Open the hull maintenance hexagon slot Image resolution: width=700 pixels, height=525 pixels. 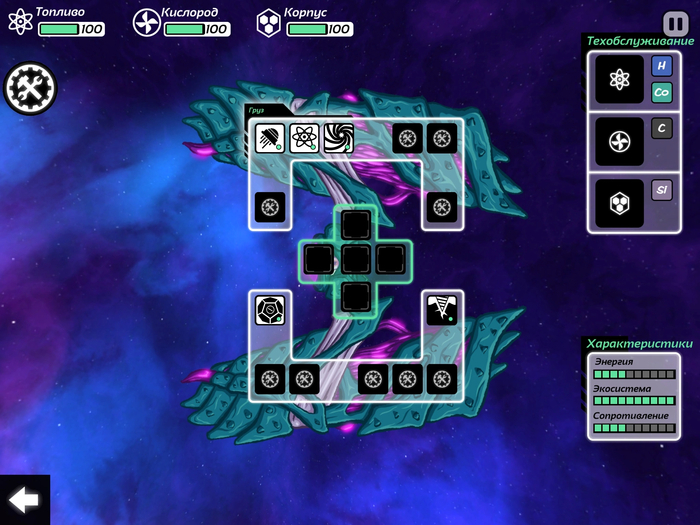(619, 203)
